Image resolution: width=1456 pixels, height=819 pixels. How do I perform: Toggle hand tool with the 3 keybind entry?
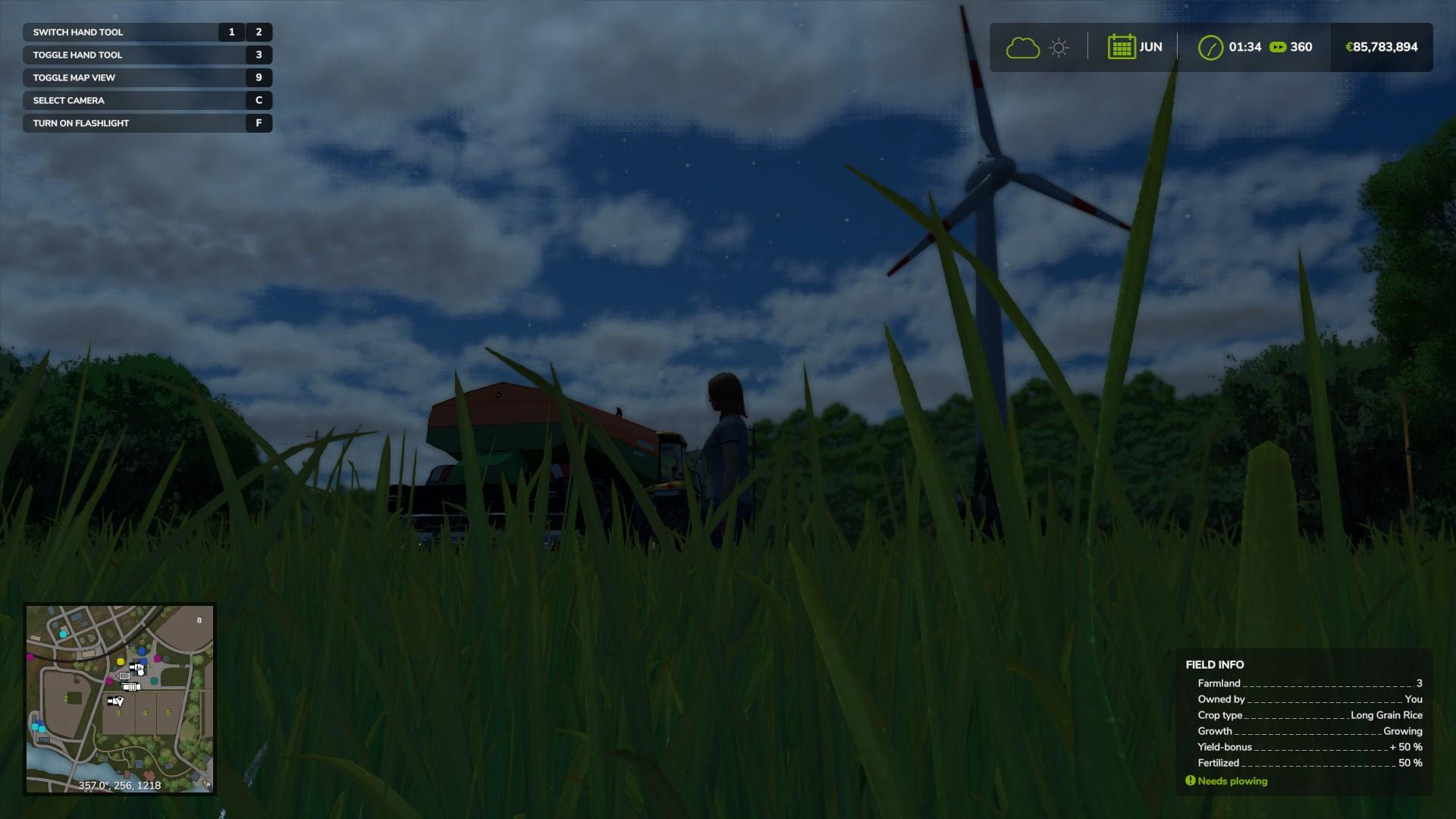click(147, 55)
